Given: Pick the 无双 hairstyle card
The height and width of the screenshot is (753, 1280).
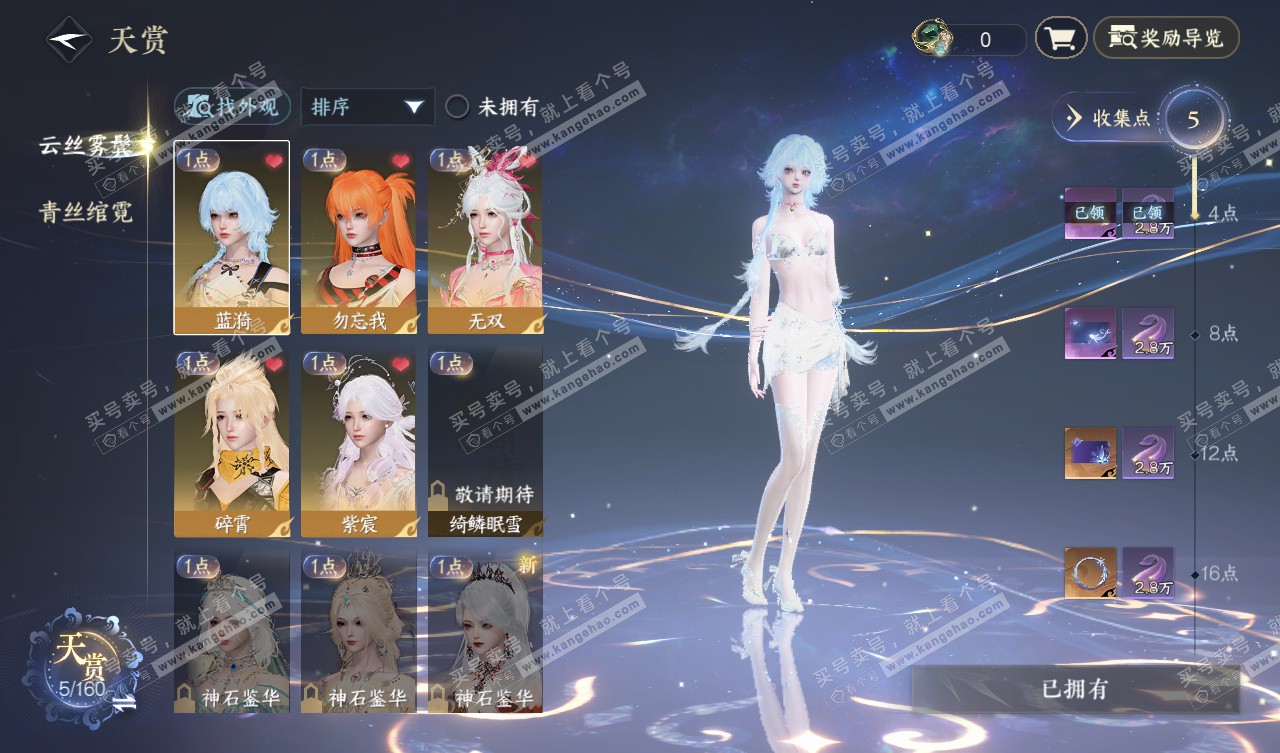Looking at the screenshot, I should click(485, 237).
